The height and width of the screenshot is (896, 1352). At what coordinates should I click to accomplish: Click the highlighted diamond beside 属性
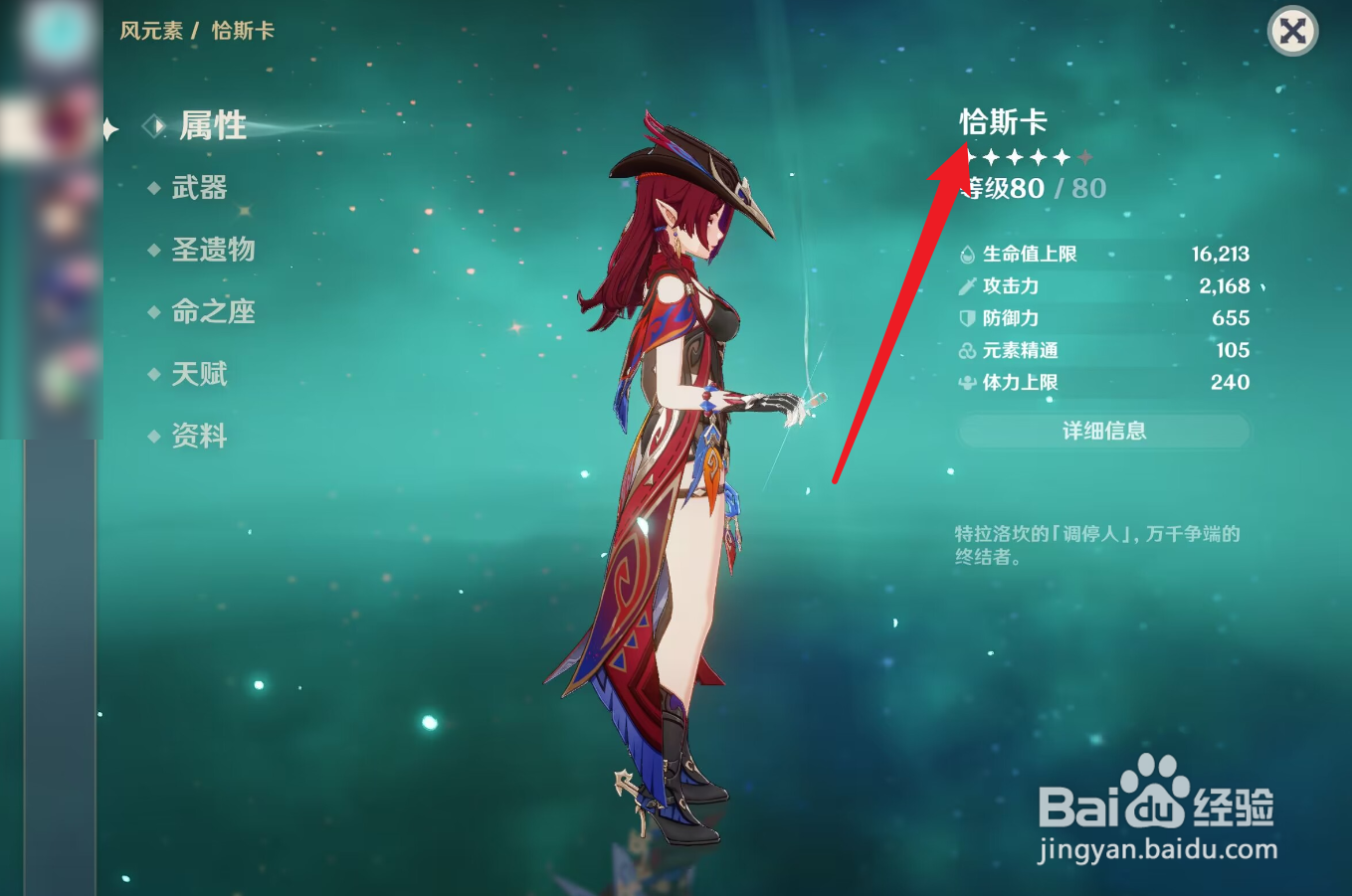155,127
